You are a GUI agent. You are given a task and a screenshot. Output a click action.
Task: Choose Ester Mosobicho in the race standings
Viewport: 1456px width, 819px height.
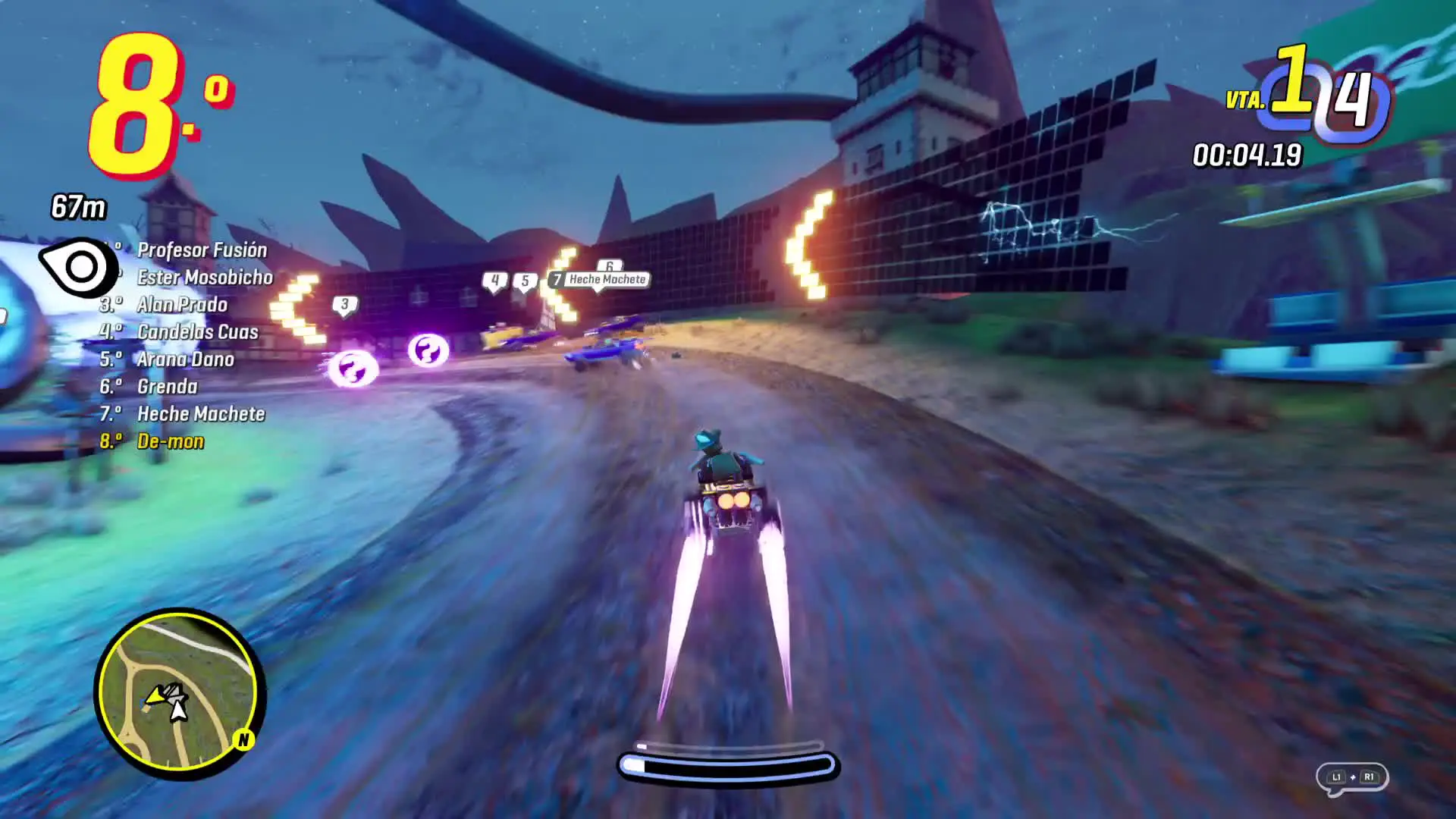[x=205, y=278]
